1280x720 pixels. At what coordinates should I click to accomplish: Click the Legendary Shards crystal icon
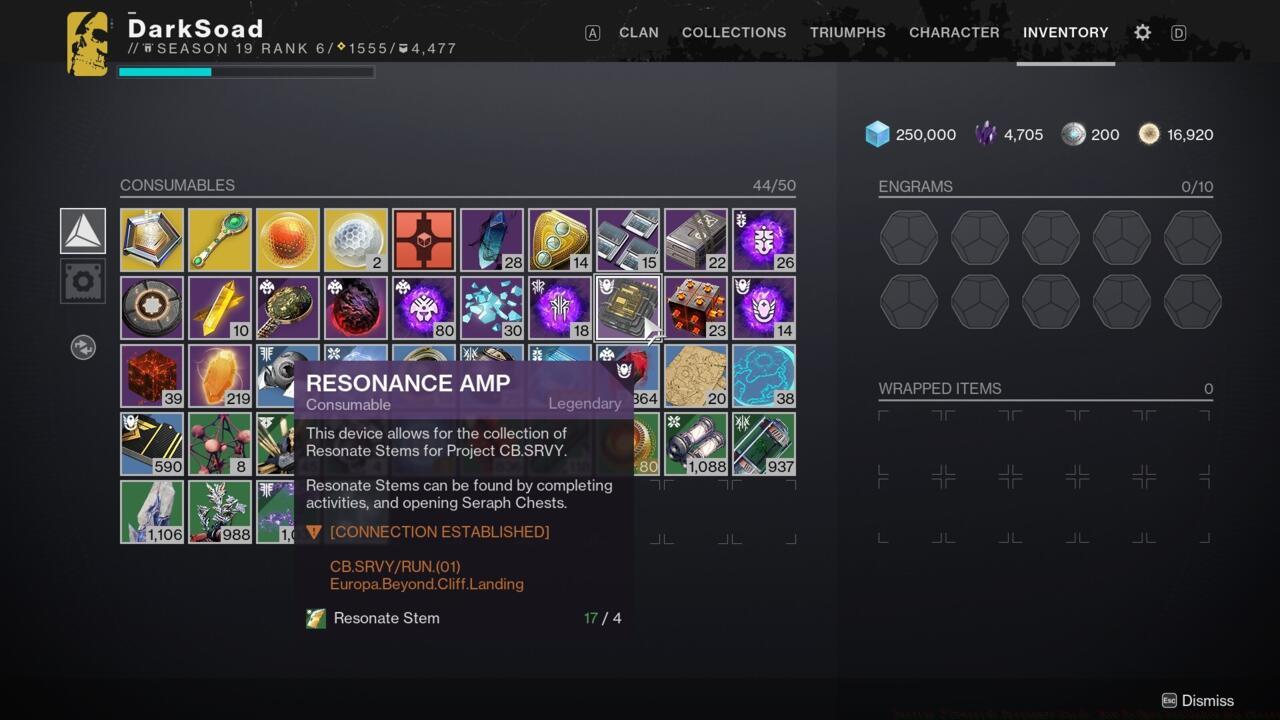(988, 133)
